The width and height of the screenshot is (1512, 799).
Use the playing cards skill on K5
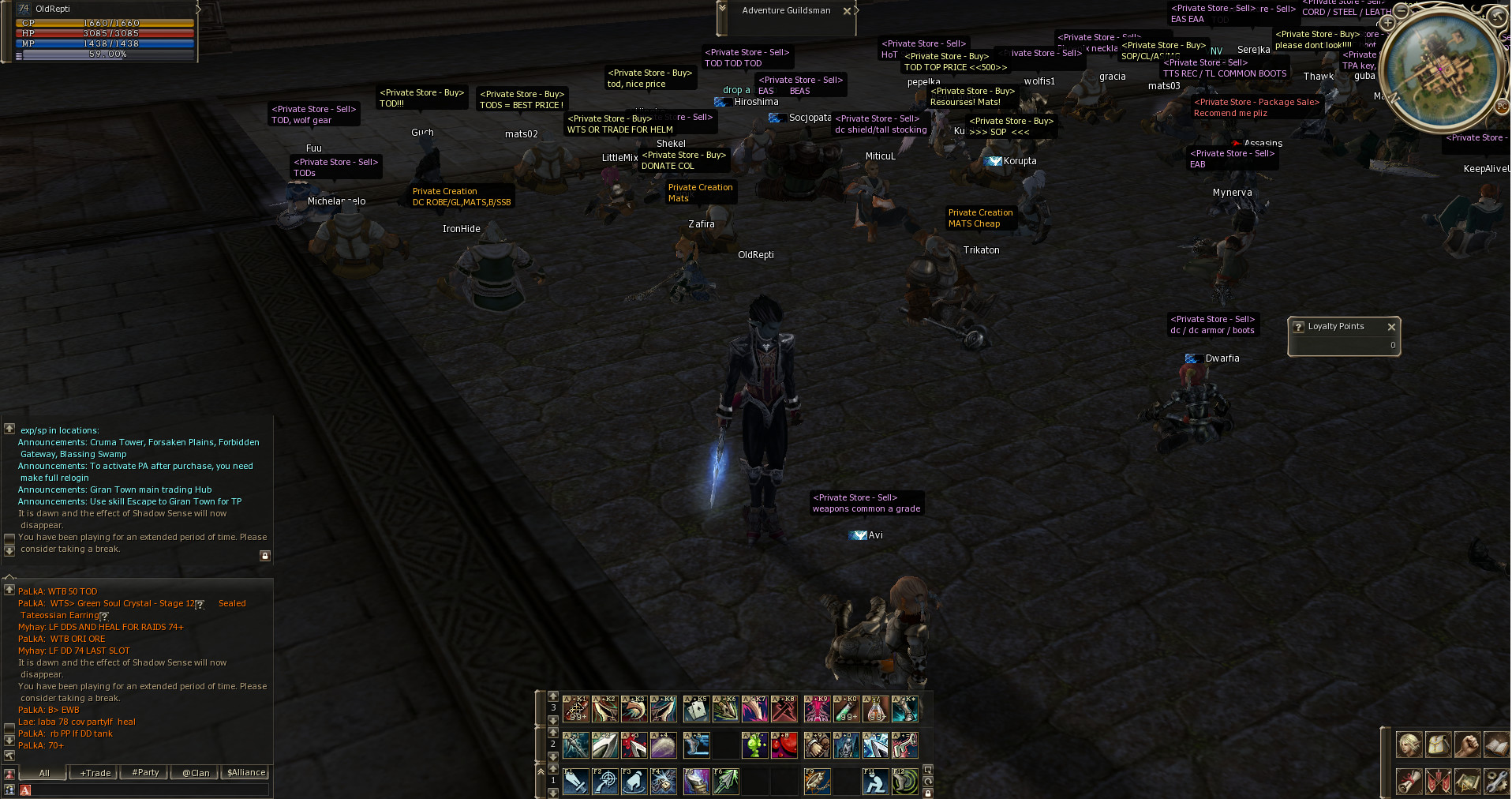696,709
